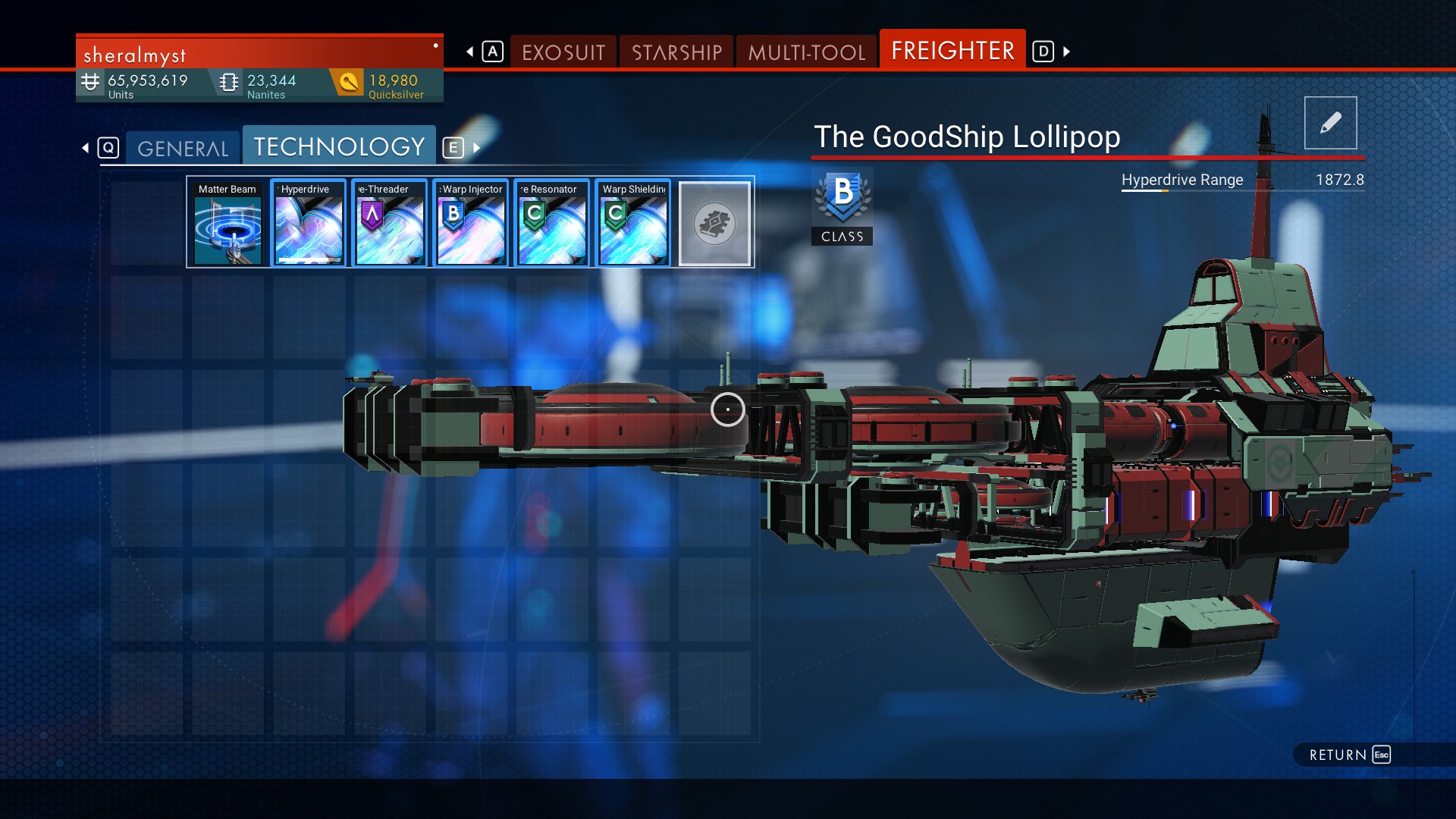1456x819 pixels.
Task: Click the empty technology install slot
Action: tap(714, 224)
